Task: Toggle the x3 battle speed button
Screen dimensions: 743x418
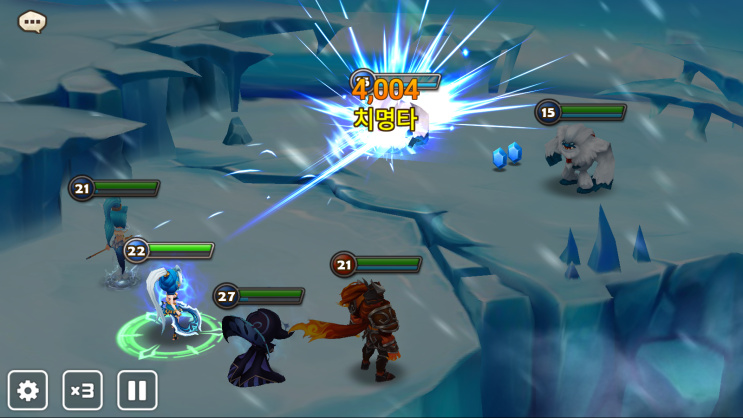Action: (83, 390)
